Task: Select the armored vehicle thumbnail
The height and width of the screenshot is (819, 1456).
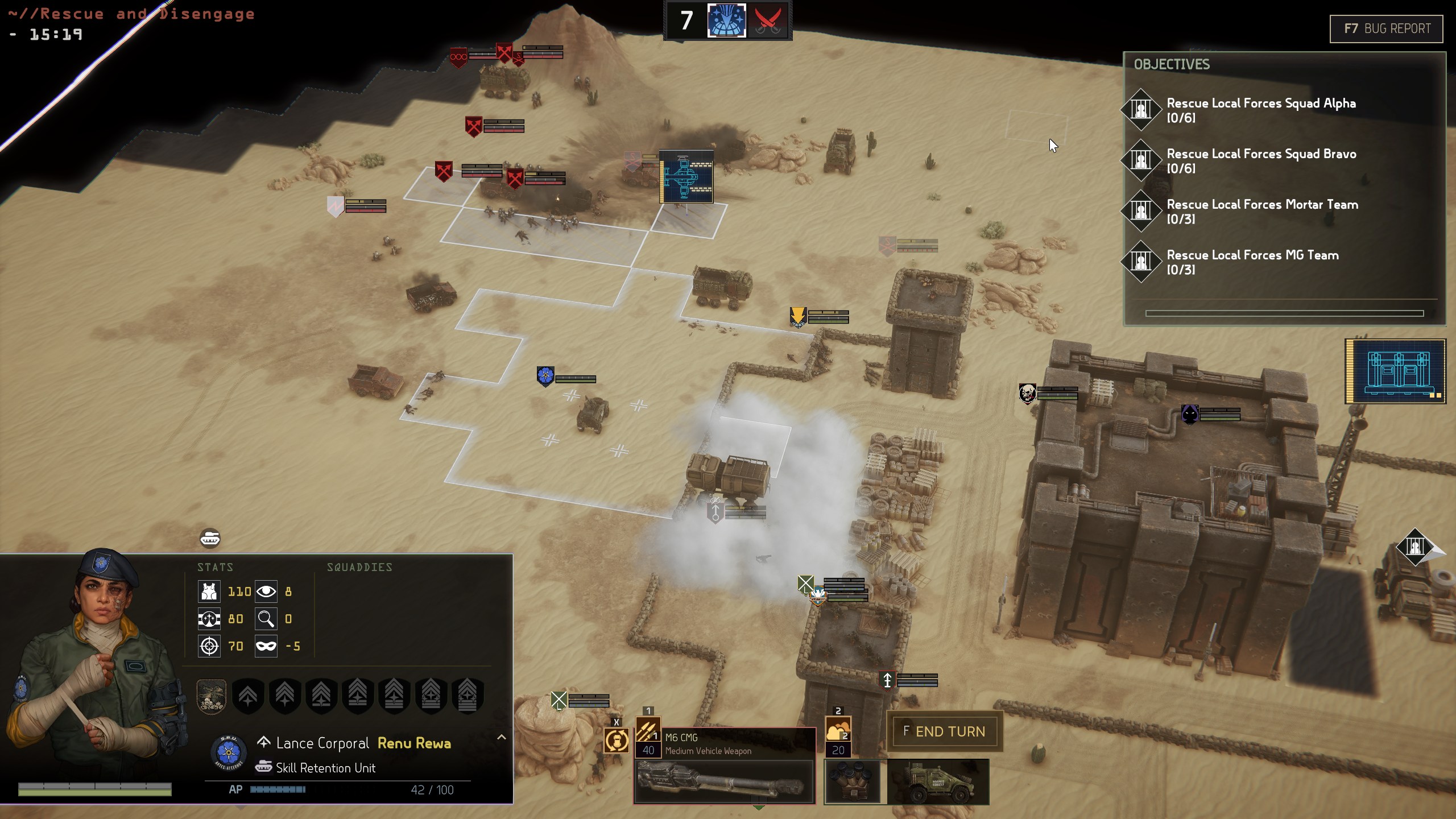Action: (938, 782)
